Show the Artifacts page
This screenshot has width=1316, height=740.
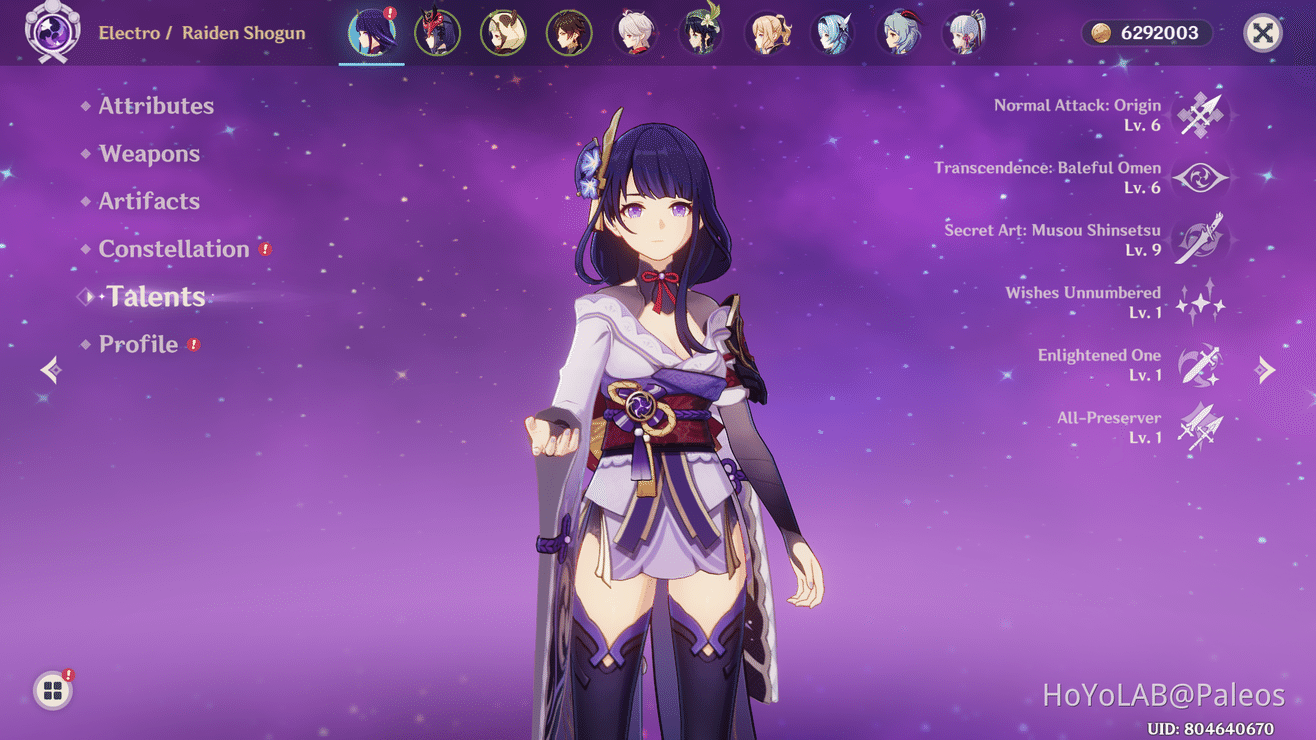149,201
